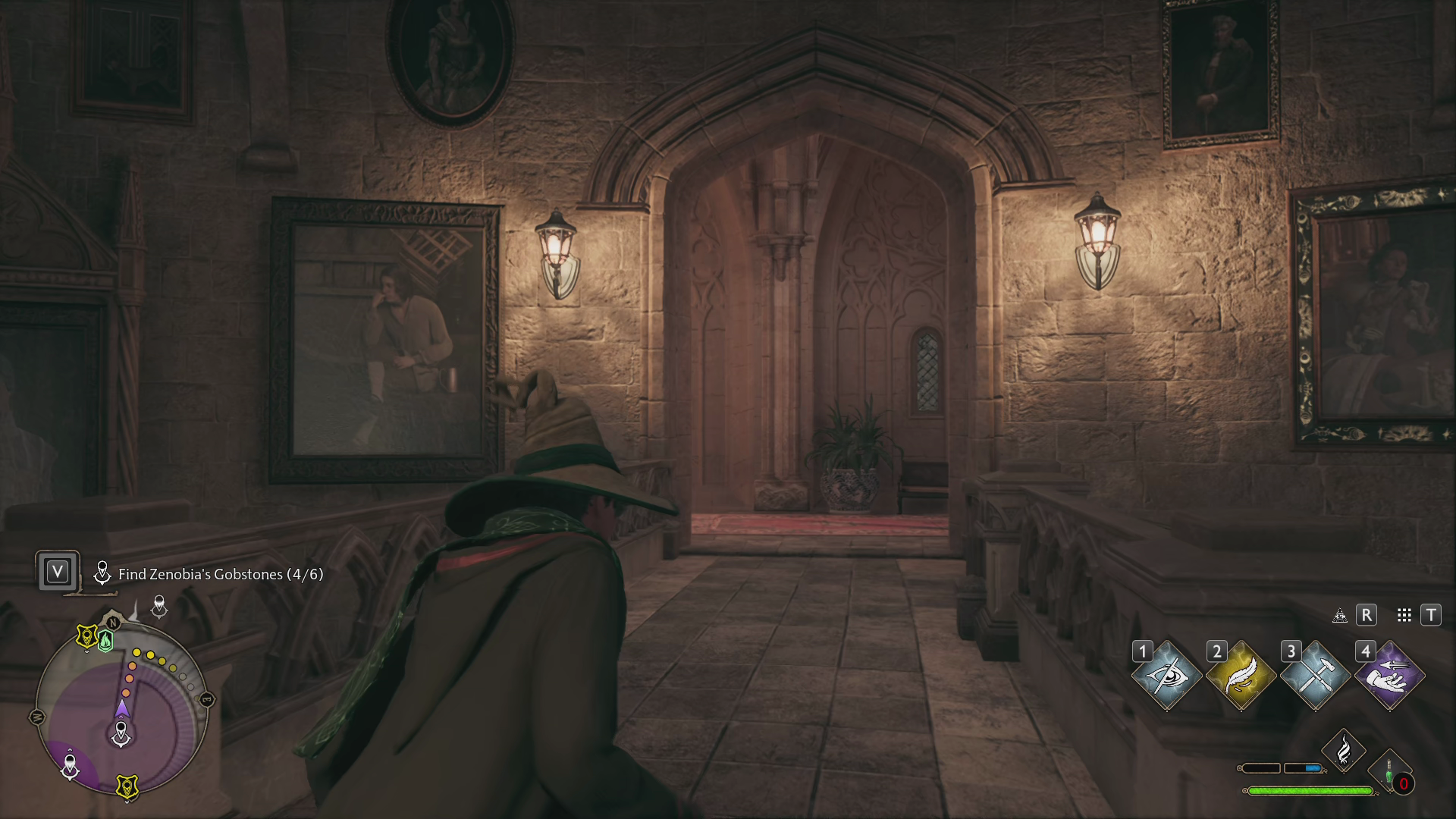Image resolution: width=1456 pixels, height=819 pixels.
Task: Open quest 'Find Zenobia's Gobstones (4/6)'
Action: click(x=219, y=575)
